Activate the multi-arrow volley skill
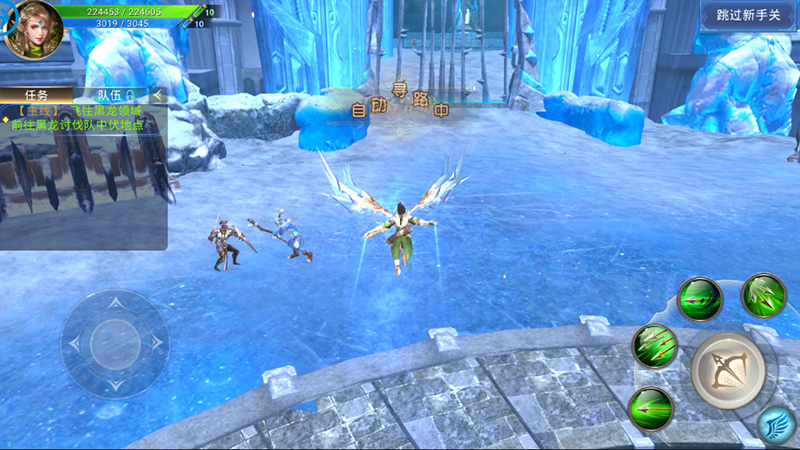Viewport: 800px width, 450px height. pos(654,346)
